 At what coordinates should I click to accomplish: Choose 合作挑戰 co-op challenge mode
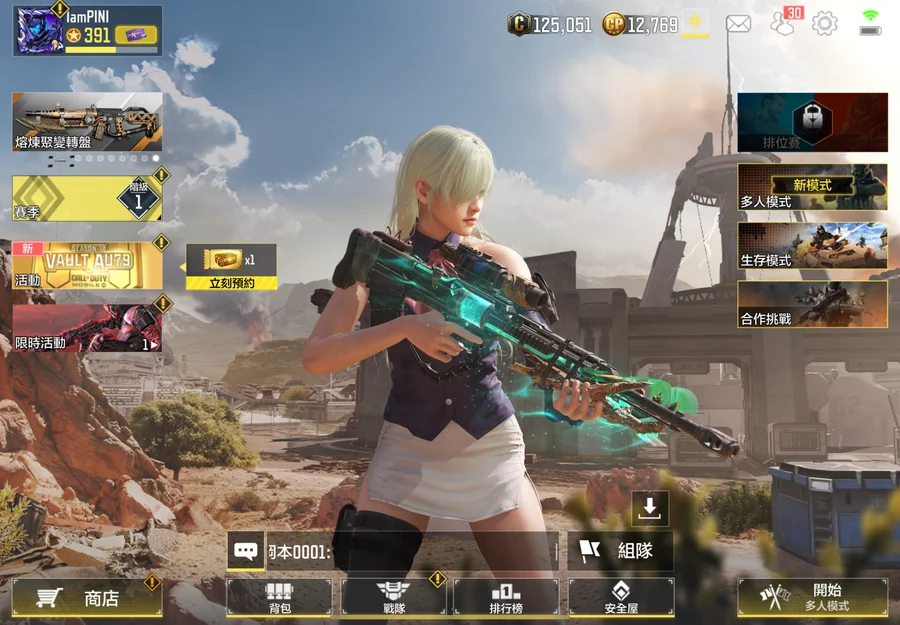click(x=812, y=304)
